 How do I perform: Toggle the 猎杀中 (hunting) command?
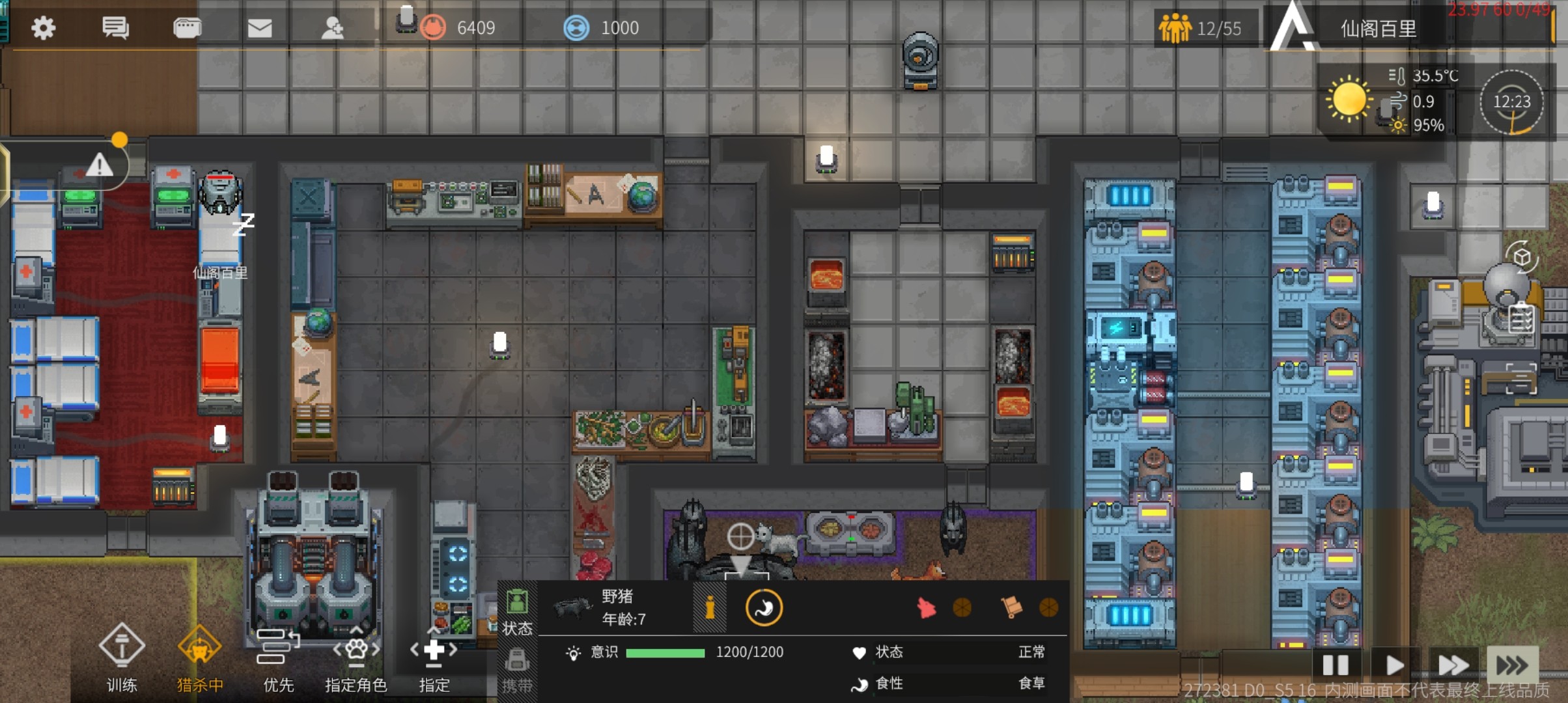(x=200, y=657)
